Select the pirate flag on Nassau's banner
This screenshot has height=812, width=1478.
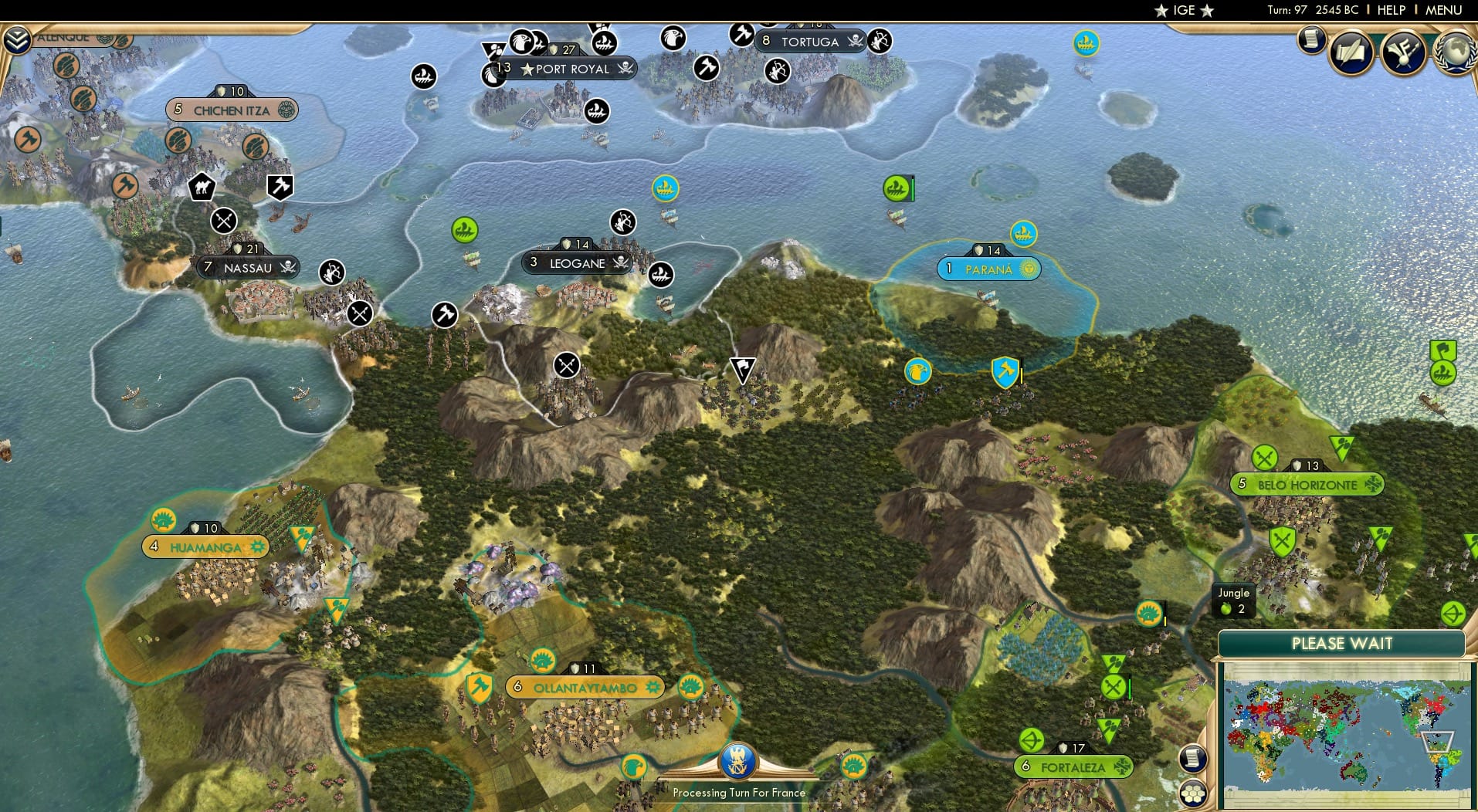(287, 268)
